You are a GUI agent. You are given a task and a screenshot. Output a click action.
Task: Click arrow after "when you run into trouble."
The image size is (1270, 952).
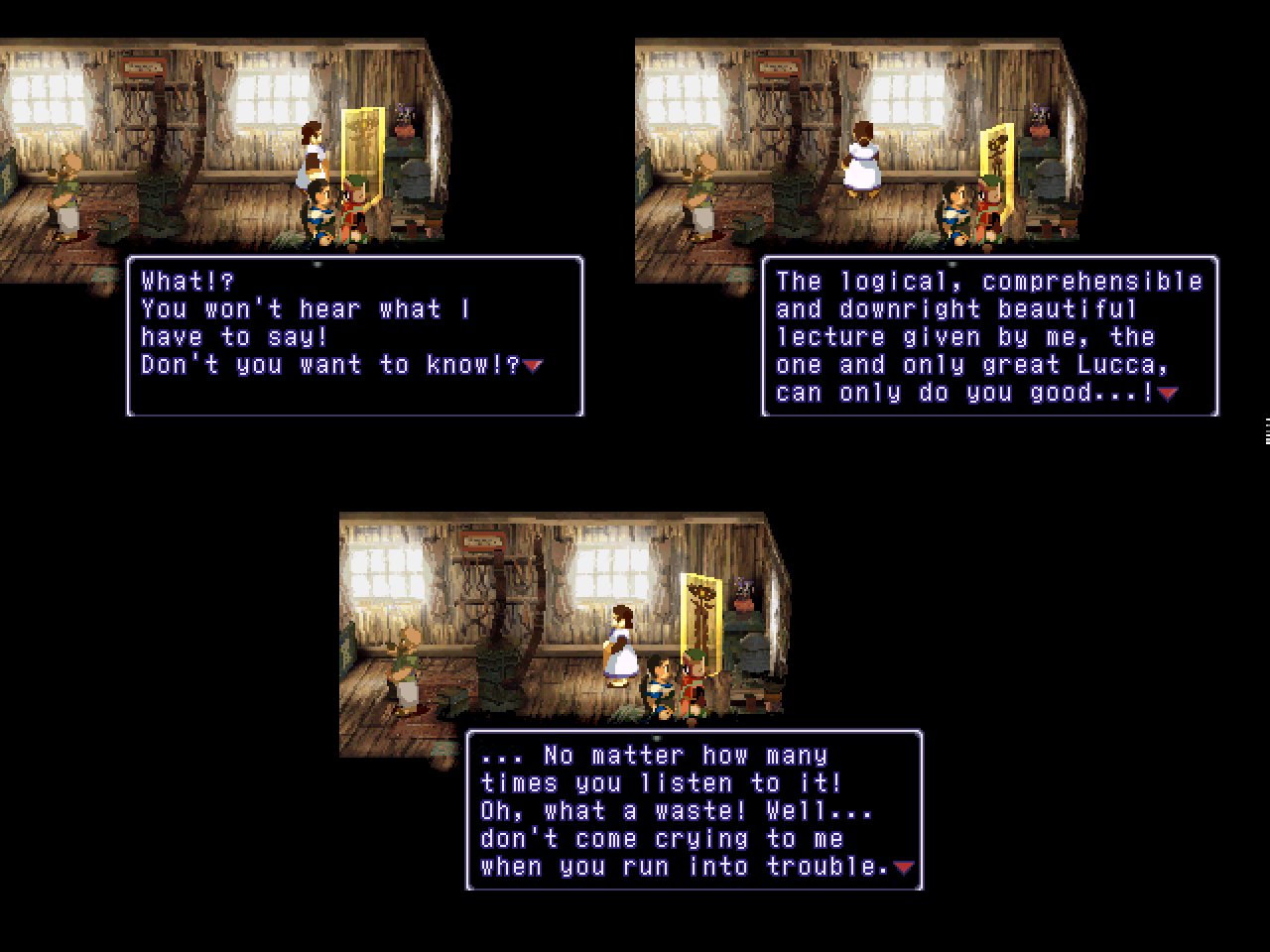tap(903, 868)
